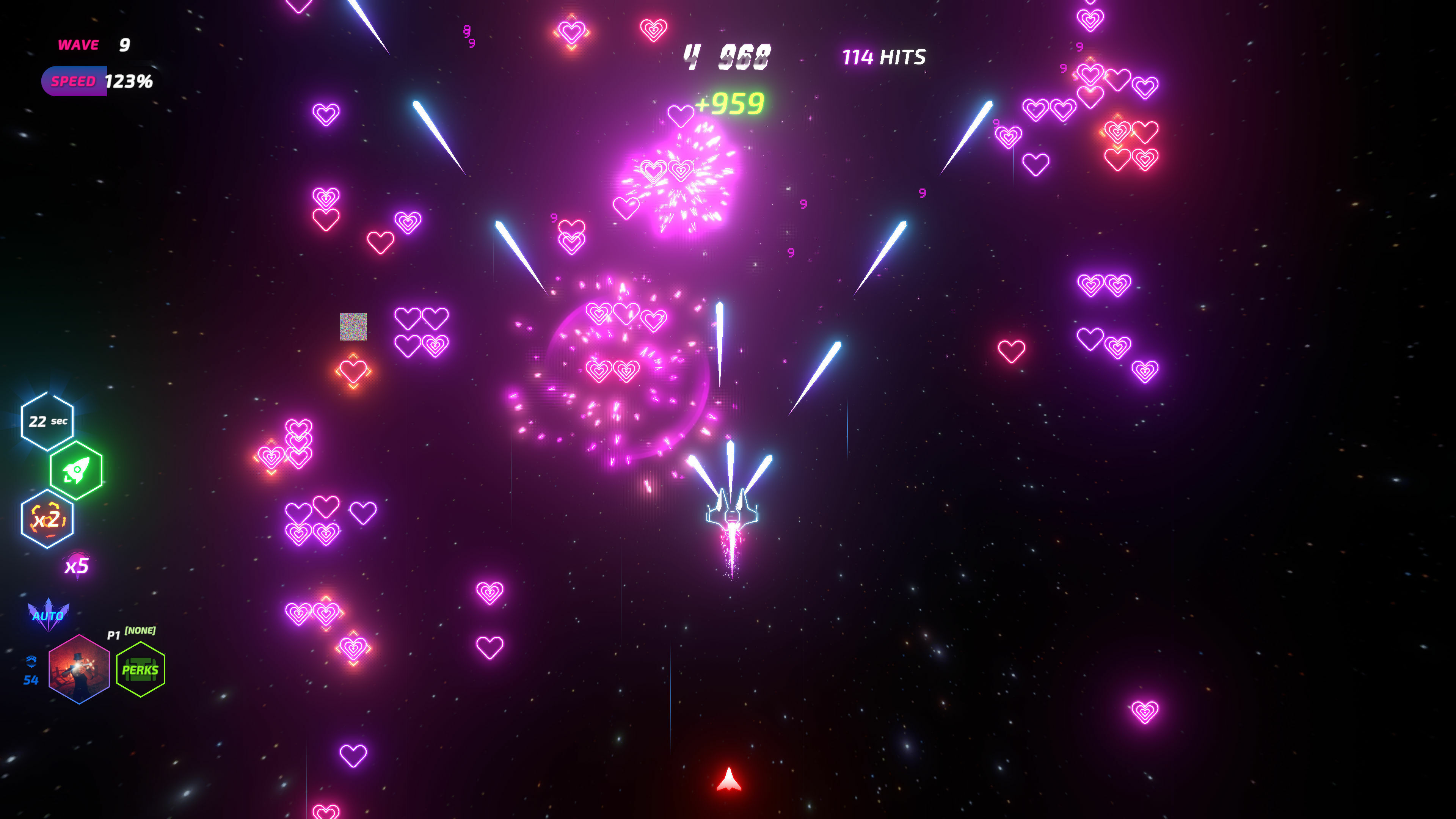The image size is (1456, 819).
Task: Open the PERKS chest icon
Action: [x=140, y=669]
